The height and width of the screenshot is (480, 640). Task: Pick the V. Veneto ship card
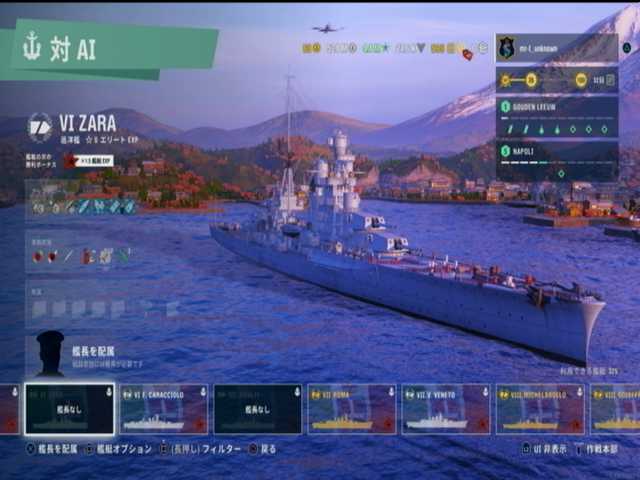[x=446, y=409]
